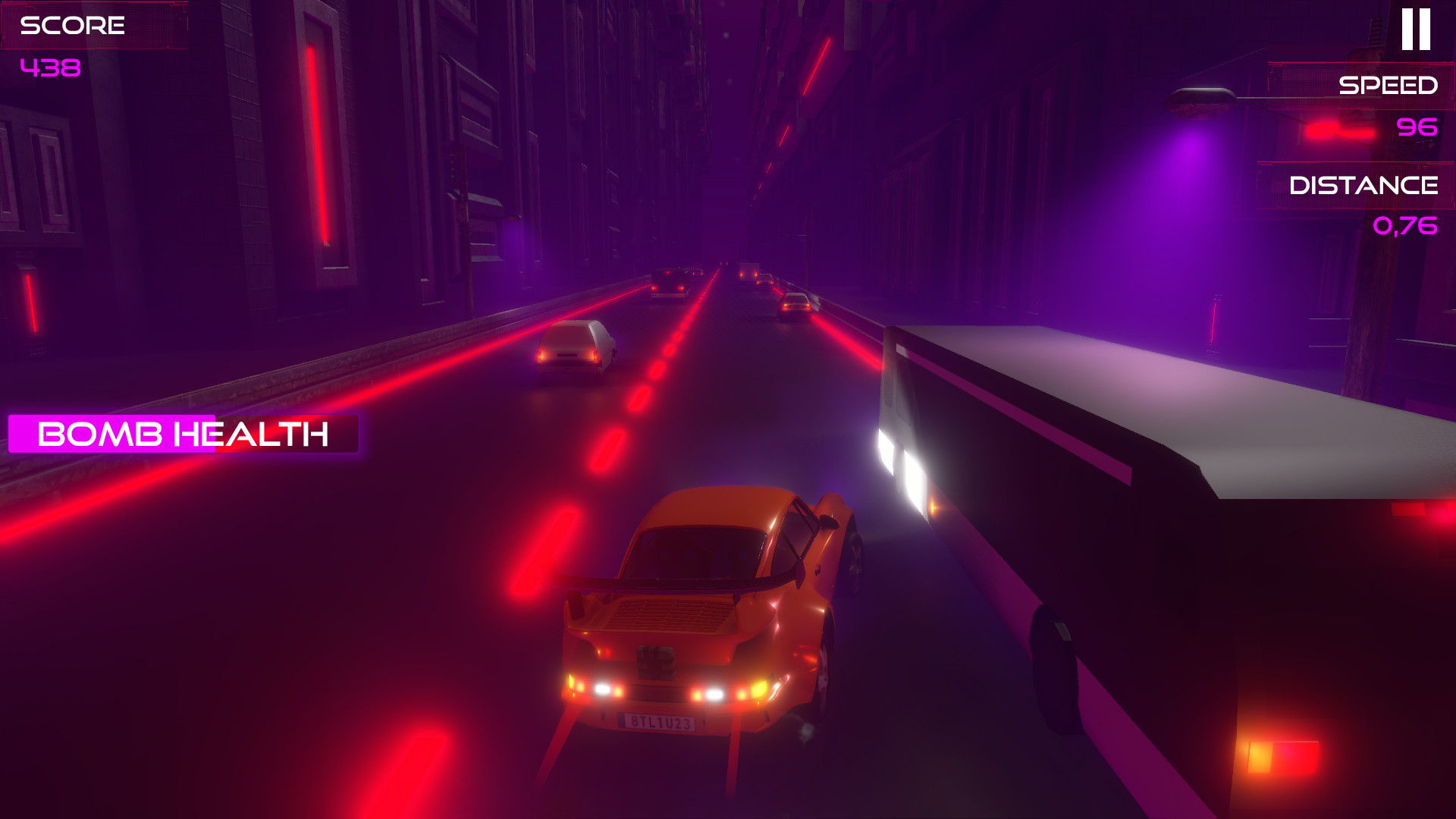Click the DISTANCE indicator panel

1365,184
